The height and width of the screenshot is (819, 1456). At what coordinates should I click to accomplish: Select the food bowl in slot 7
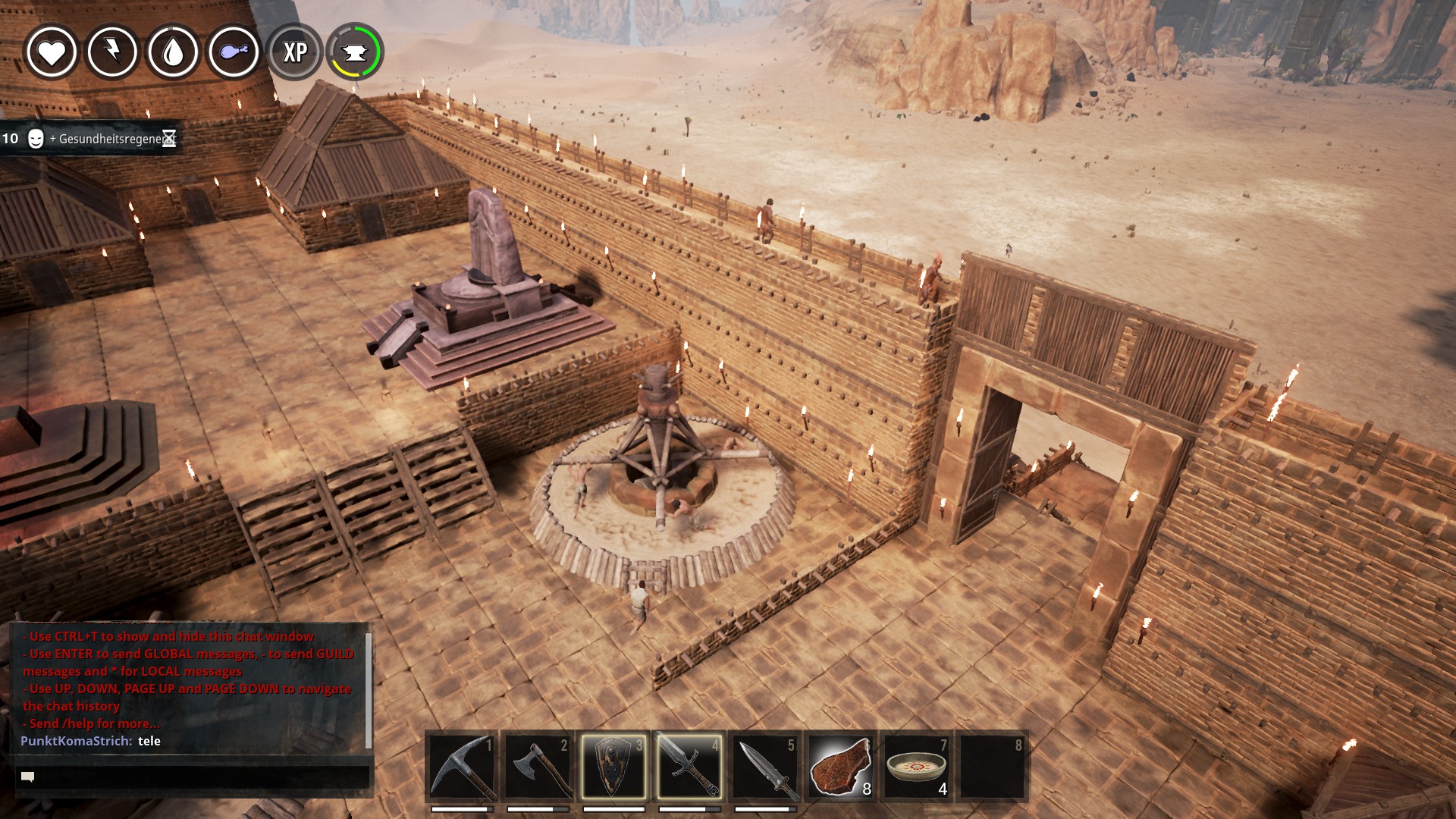(917, 767)
